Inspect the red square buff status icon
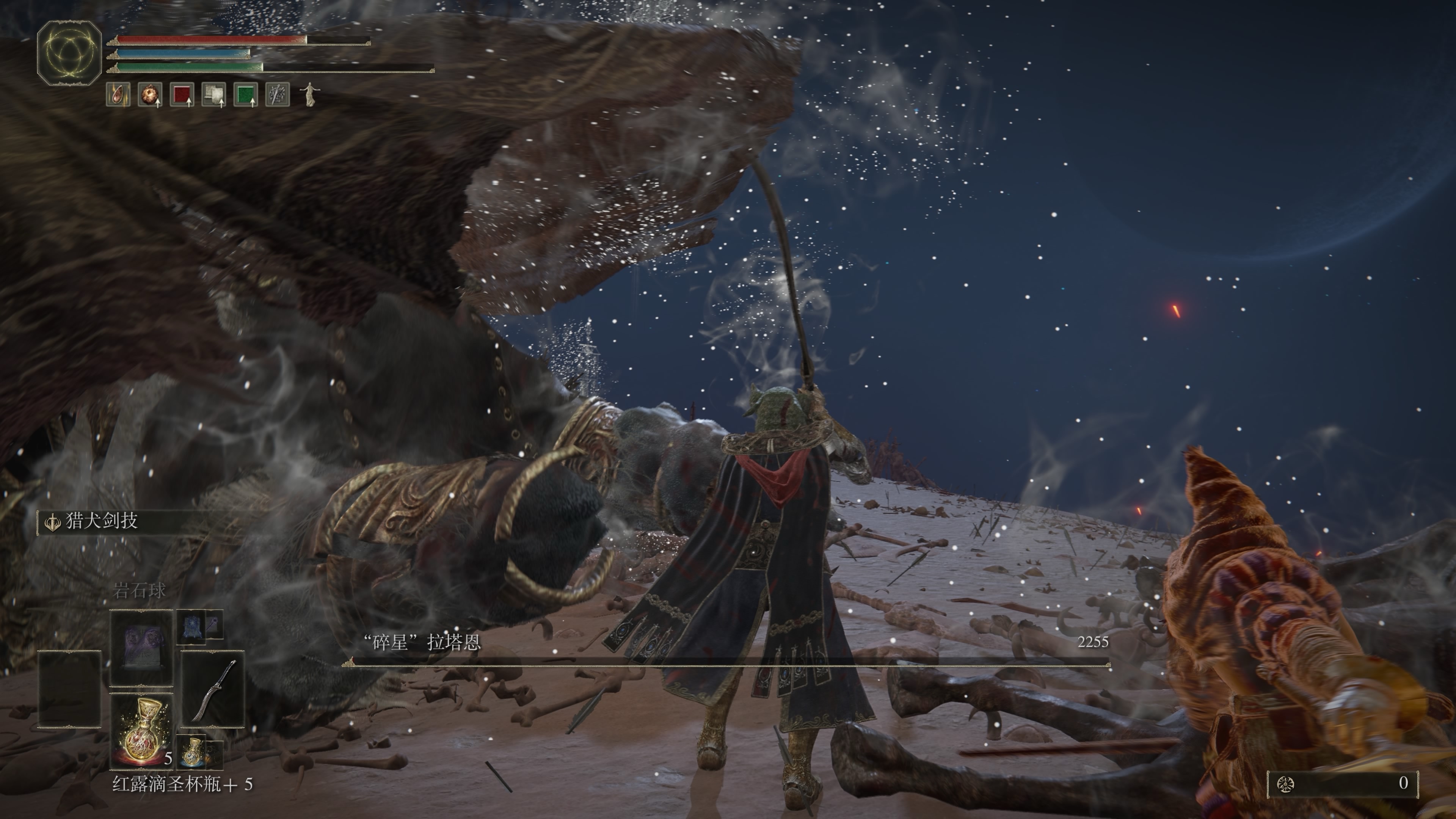Screen dimensions: 1456x819 click(x=182, y=94)
